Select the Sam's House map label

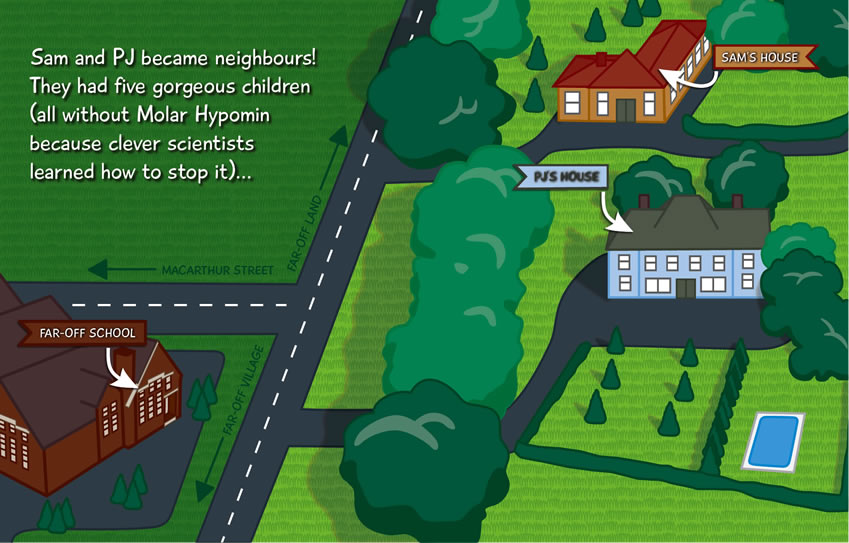[x=761, y=58]
